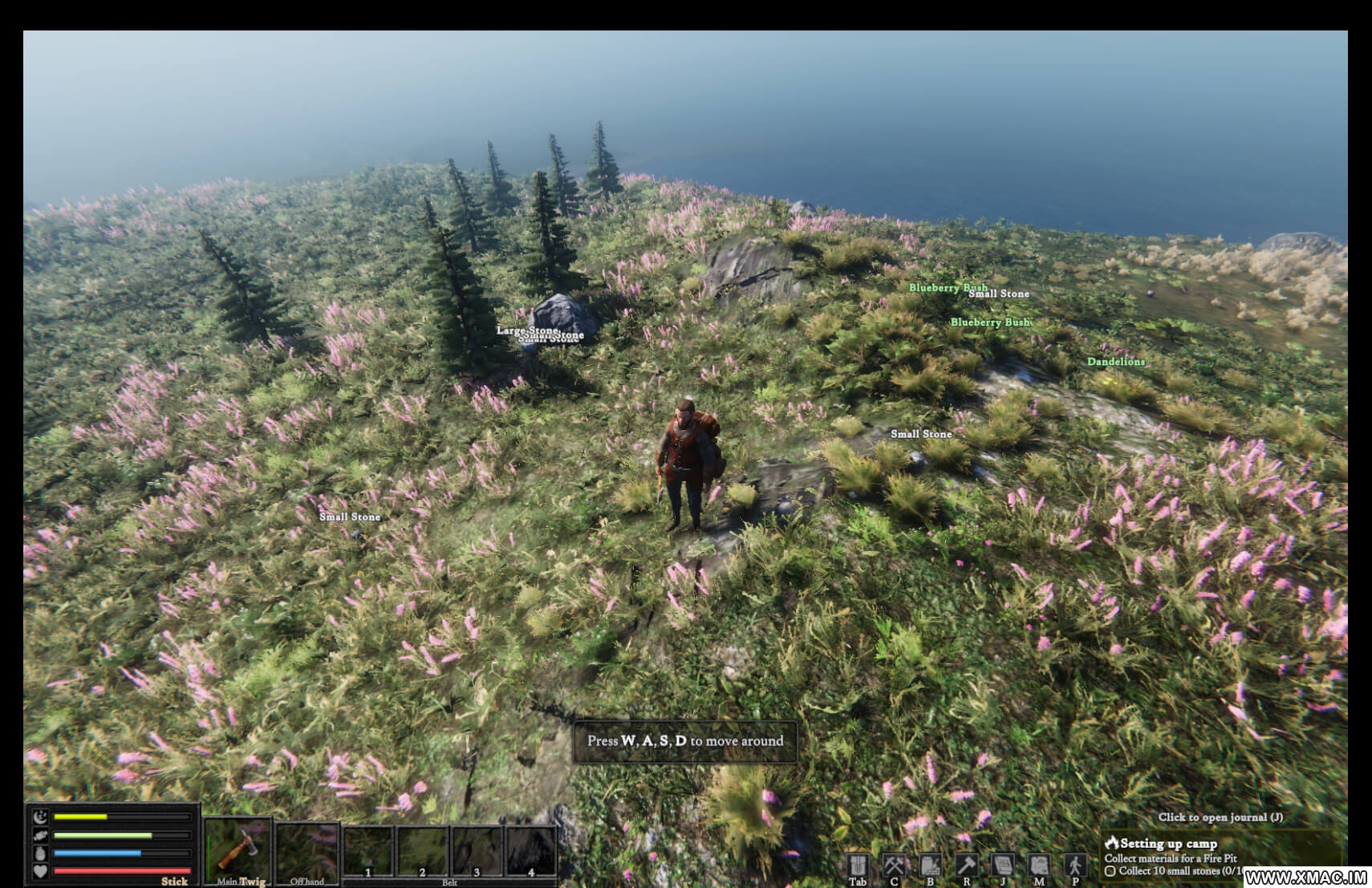This screenshot has width=1372, height=888.
Task: Select belt slot 1
Action: tap(368, 852)
